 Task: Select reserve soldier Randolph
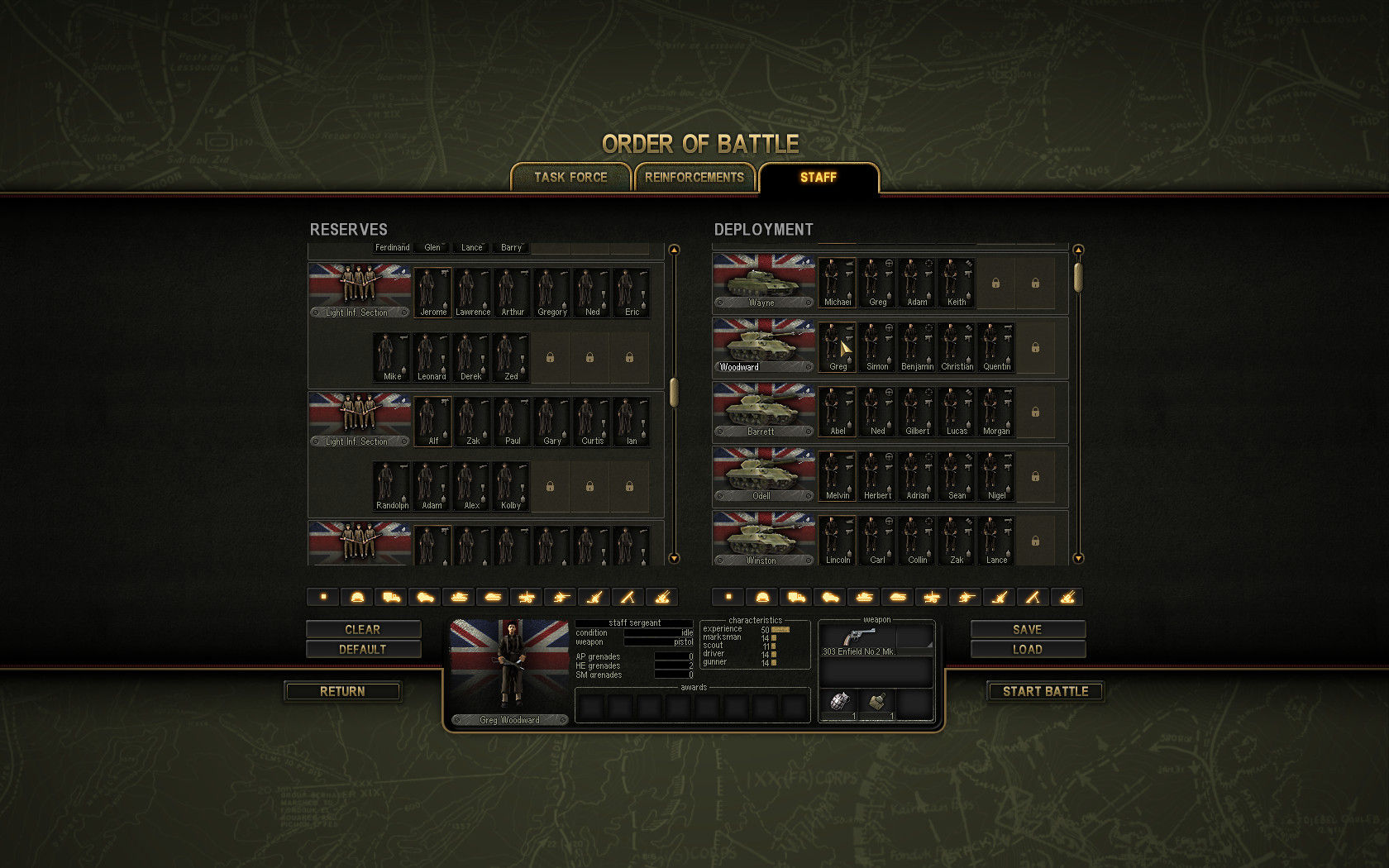pyautogui.click(x=392, y=486)
